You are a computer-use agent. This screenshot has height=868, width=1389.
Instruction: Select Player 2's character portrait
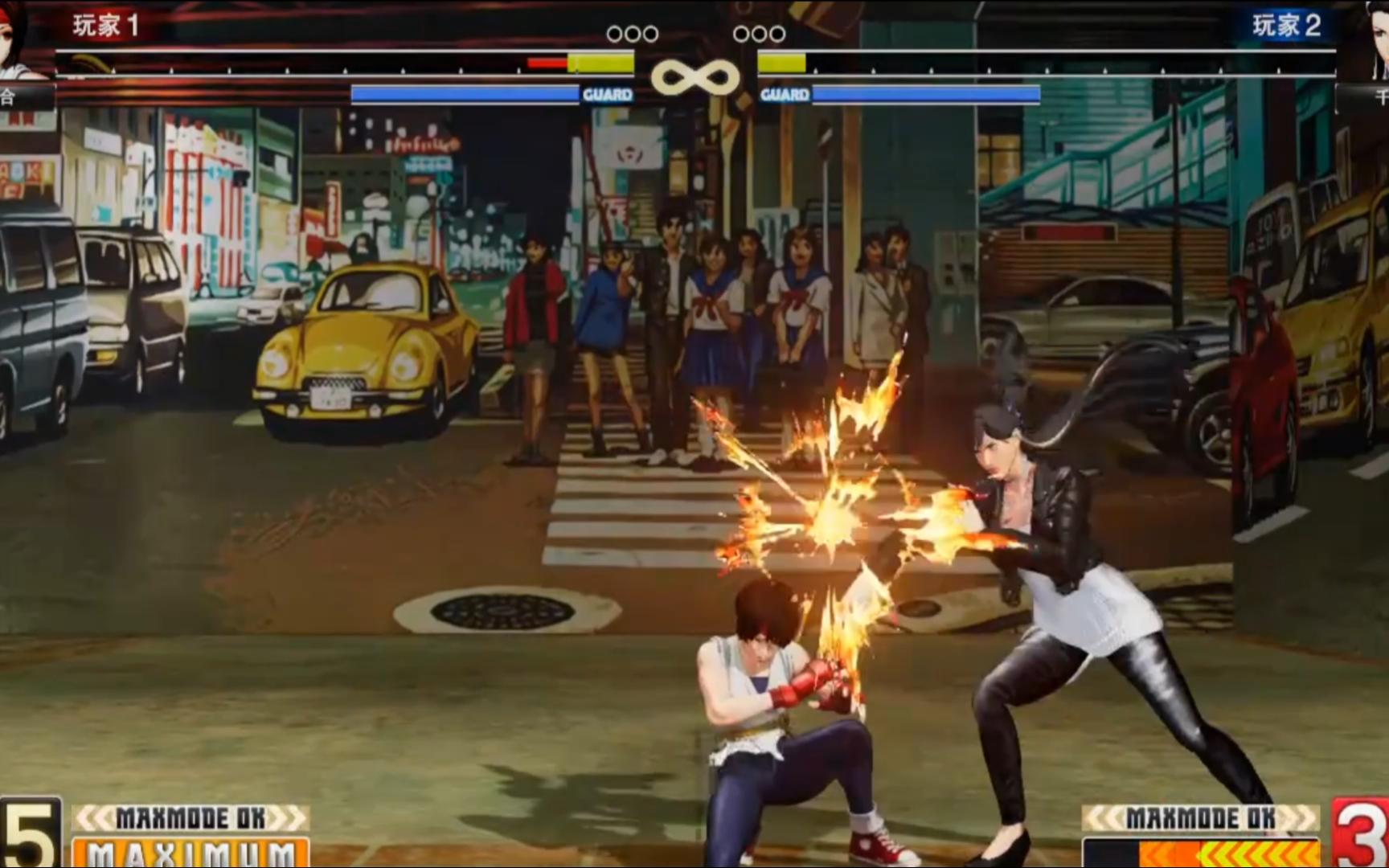[1369, 40]
